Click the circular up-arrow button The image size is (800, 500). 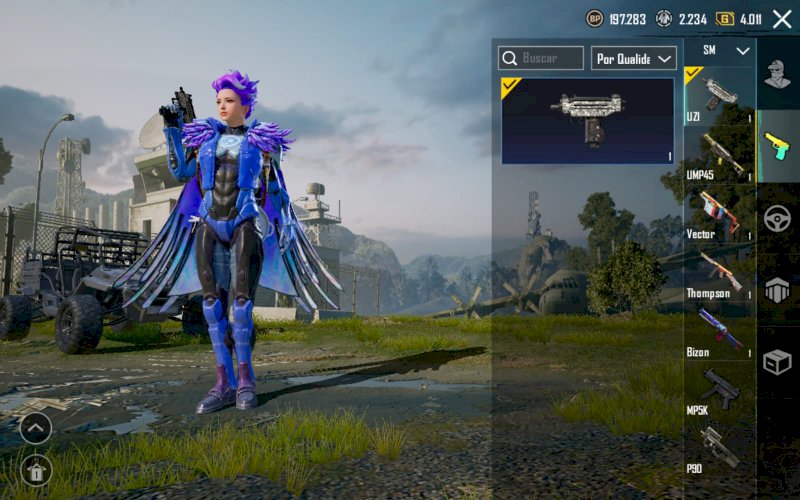click(x=36, y=429)
